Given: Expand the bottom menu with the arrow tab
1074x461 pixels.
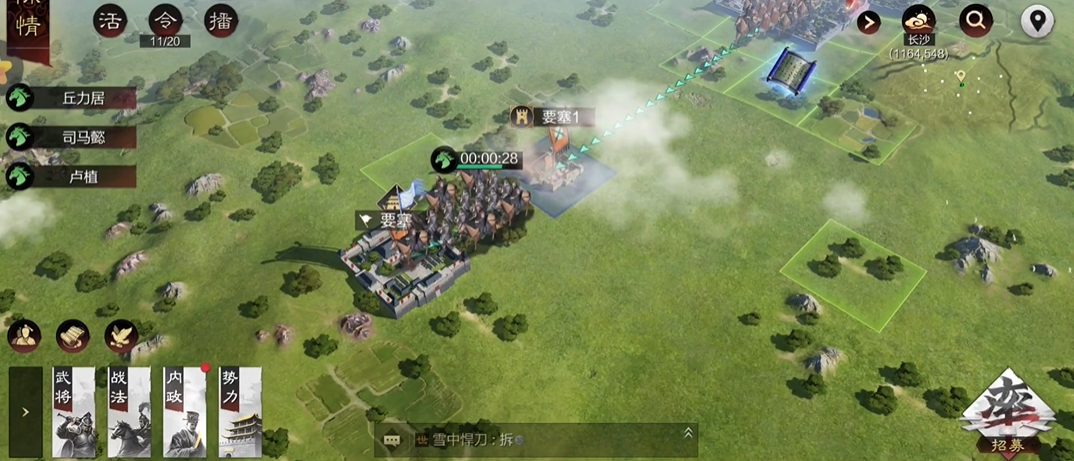Looking at the screenshot, I should (x=25, y=411).
